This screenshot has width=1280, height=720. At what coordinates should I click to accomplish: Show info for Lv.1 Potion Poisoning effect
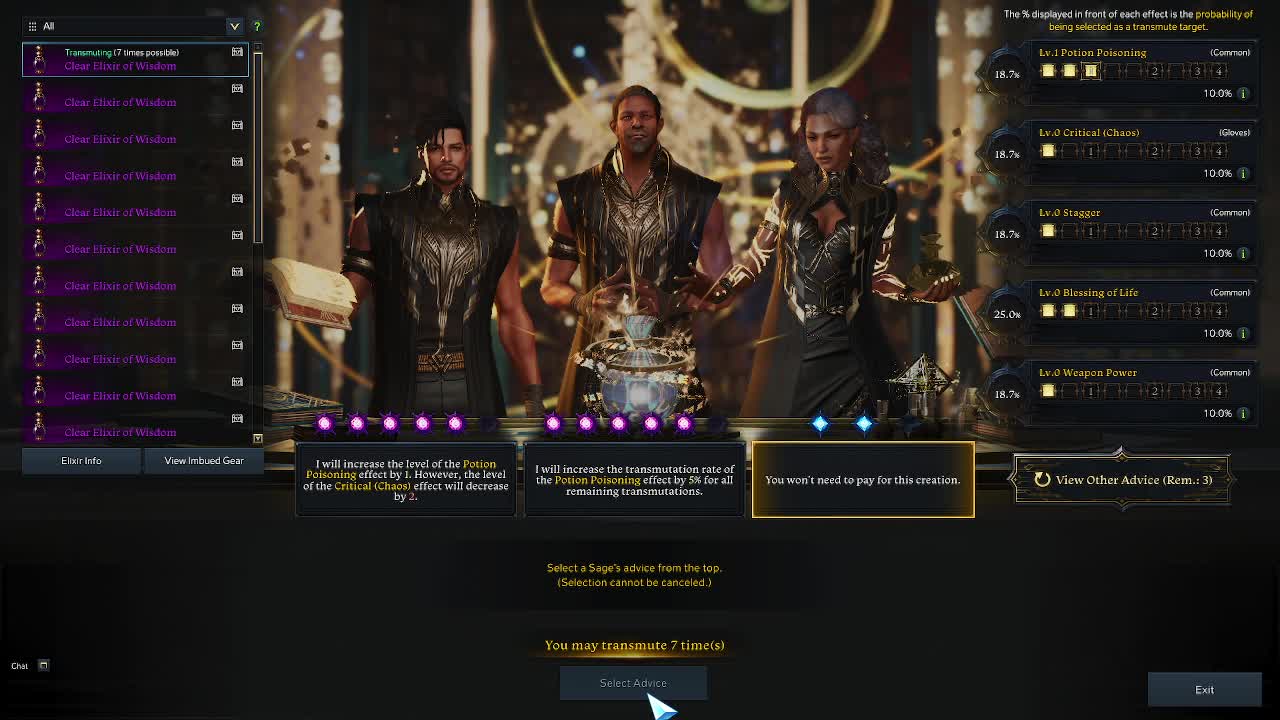1243,94
